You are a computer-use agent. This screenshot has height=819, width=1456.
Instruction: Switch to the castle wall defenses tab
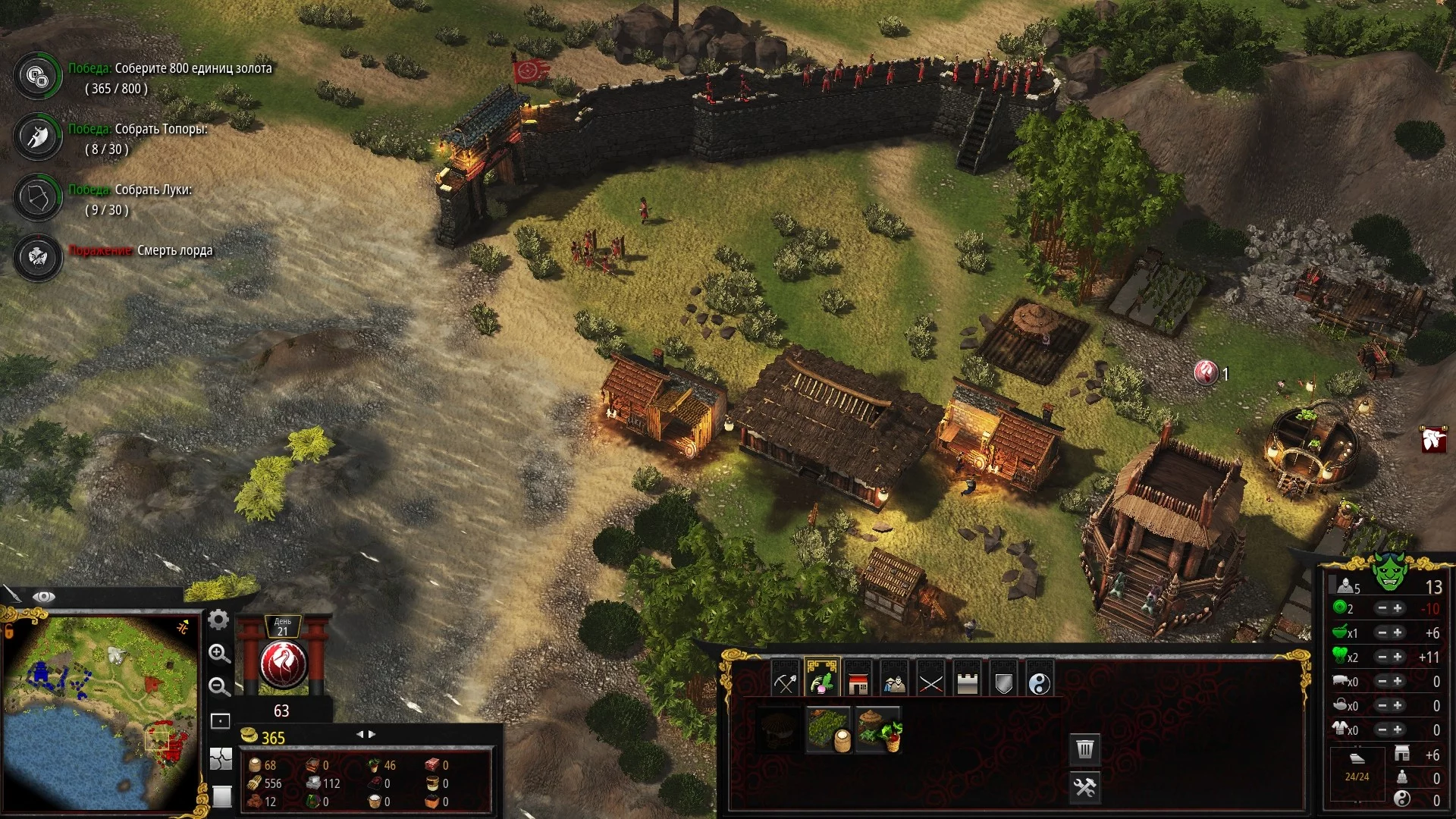(967, 681)
